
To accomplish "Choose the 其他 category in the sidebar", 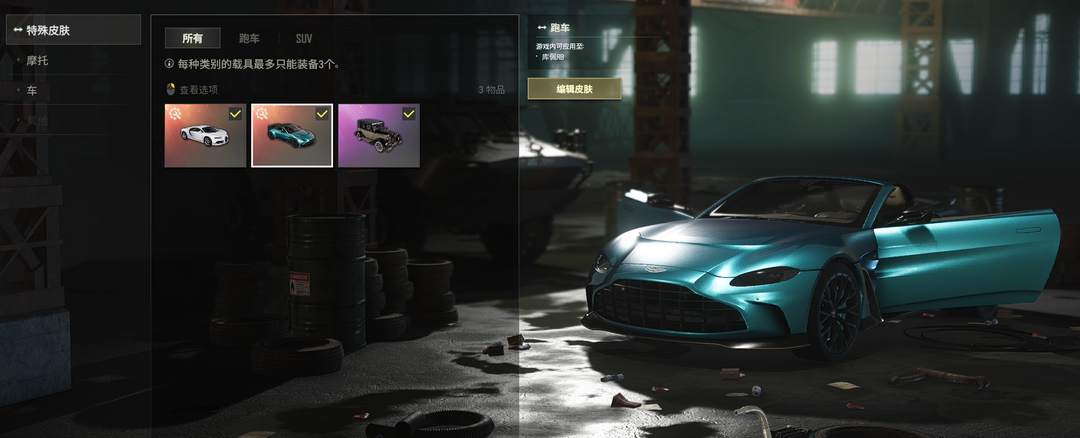I will pos(37,120).
